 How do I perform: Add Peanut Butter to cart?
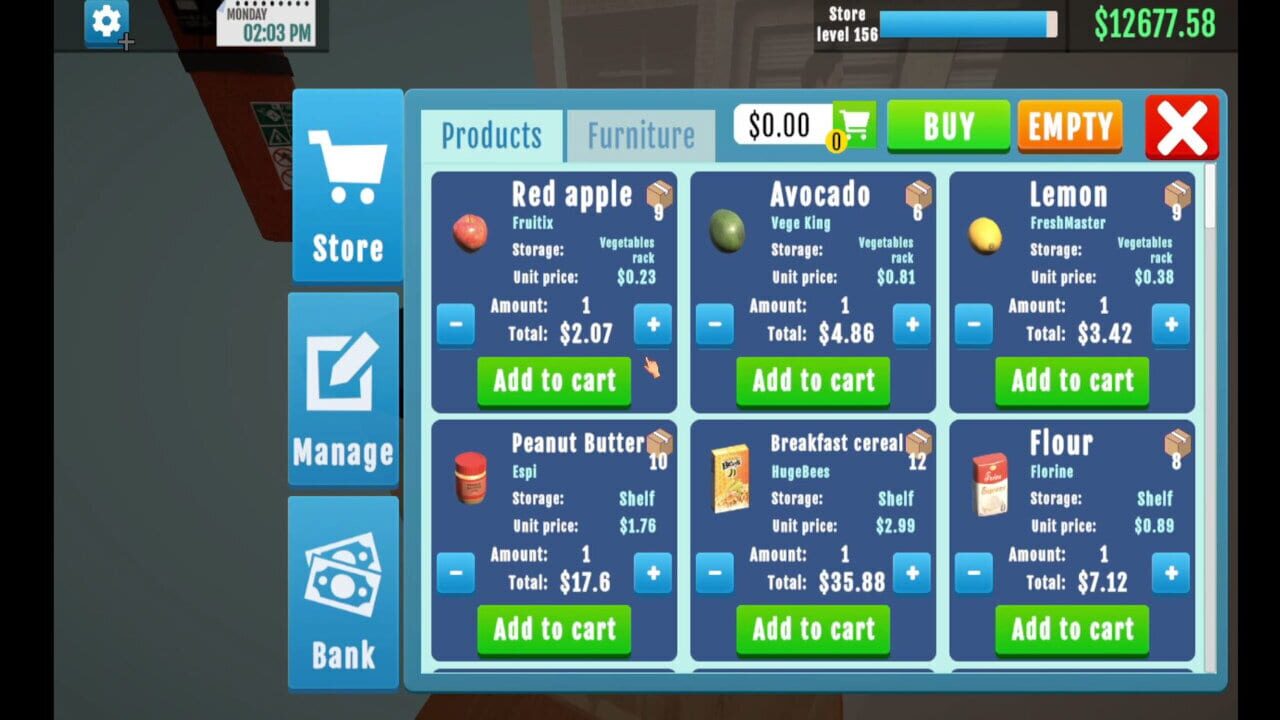click(554, 629)
